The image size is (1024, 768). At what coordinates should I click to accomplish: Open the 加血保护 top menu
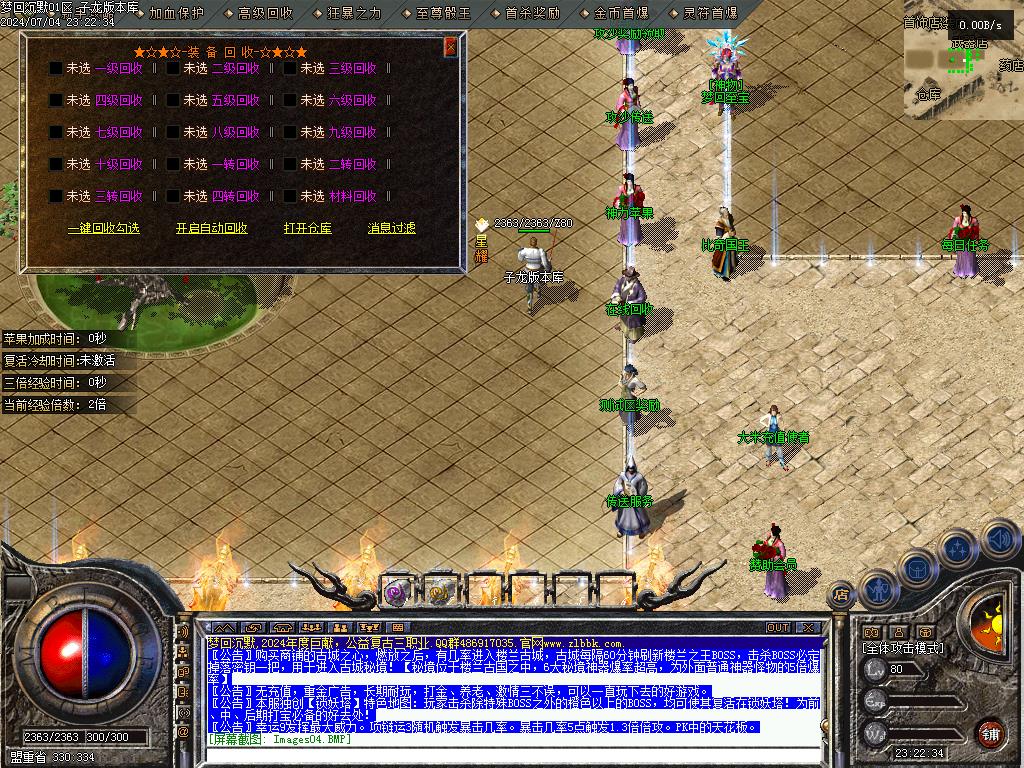coord(176,13)
